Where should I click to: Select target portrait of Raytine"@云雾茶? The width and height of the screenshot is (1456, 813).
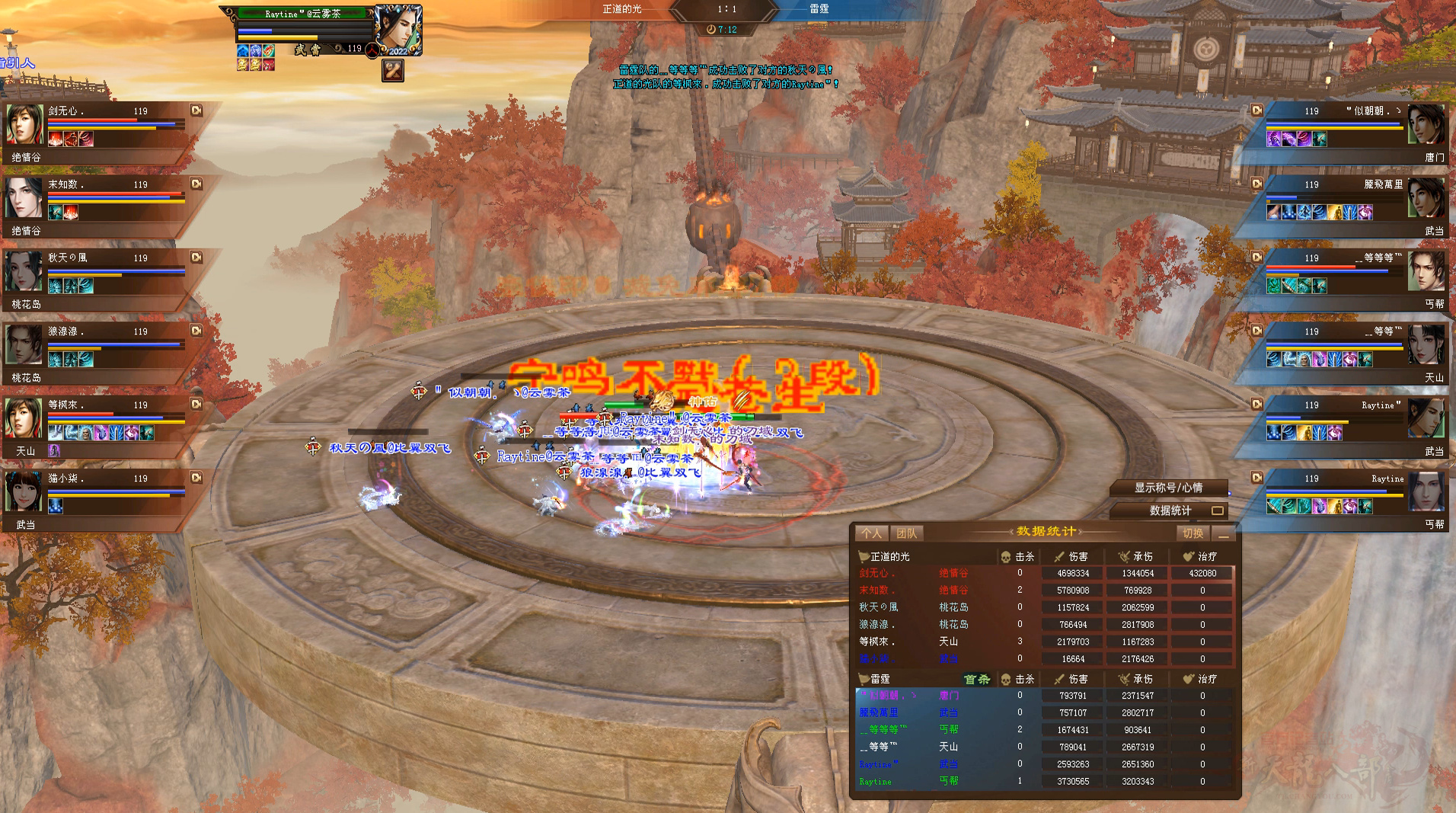(x=398, y=30)
